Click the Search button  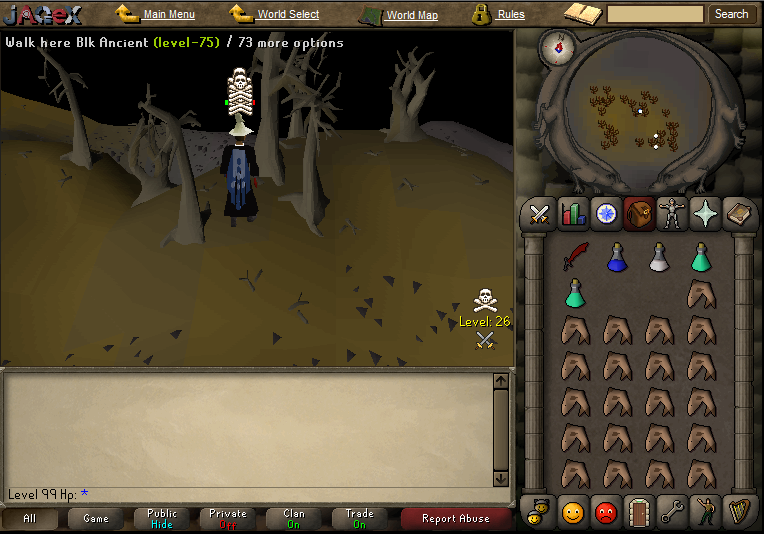[731, 14]
